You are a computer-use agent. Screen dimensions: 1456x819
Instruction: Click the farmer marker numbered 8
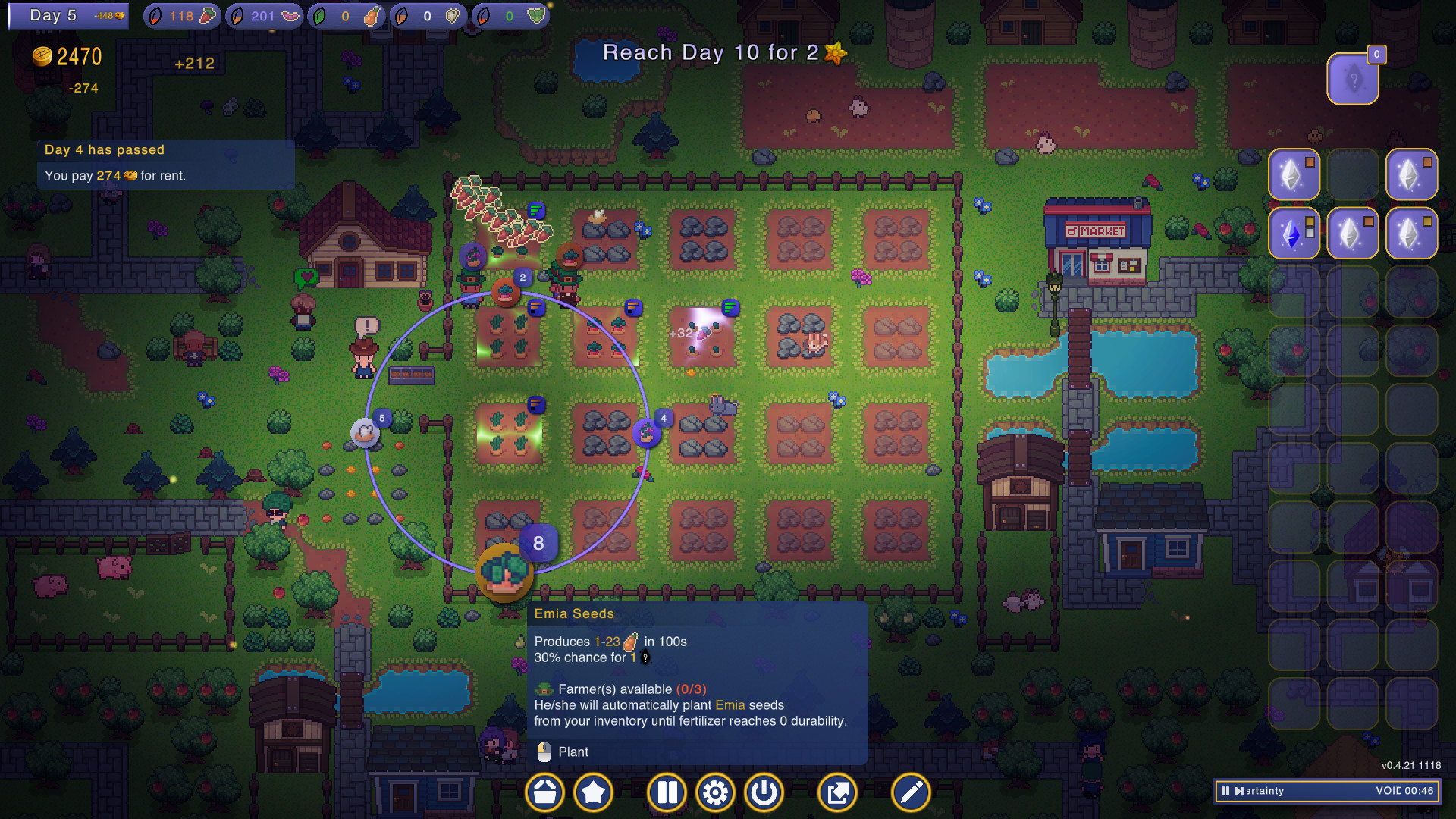538,543
